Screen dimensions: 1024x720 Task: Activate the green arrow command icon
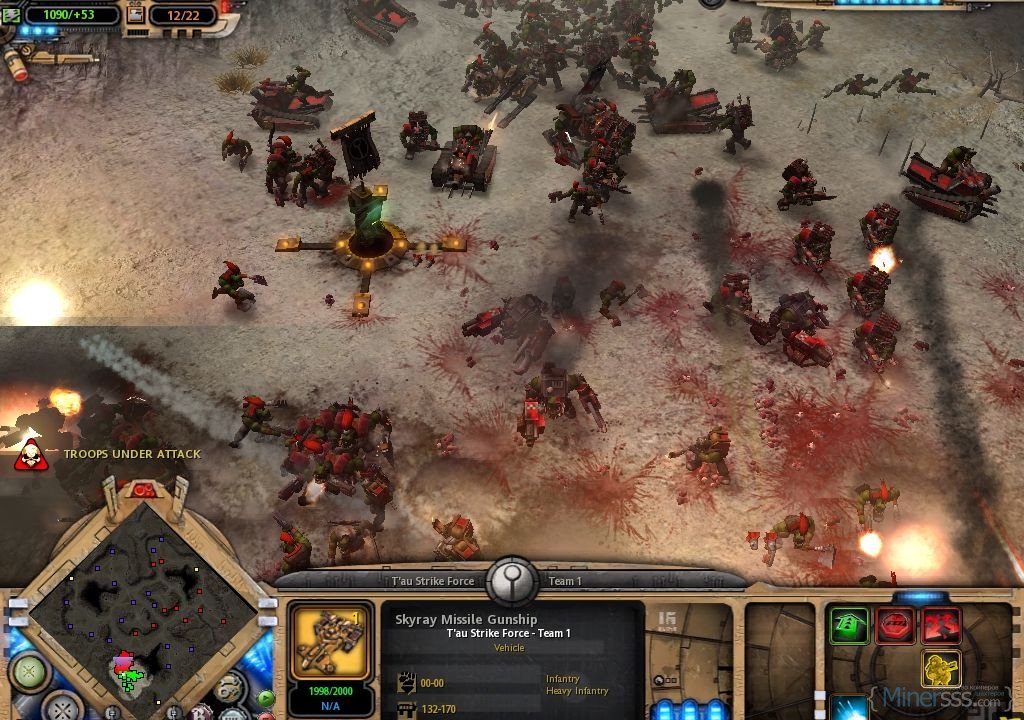tap(849, 626)
